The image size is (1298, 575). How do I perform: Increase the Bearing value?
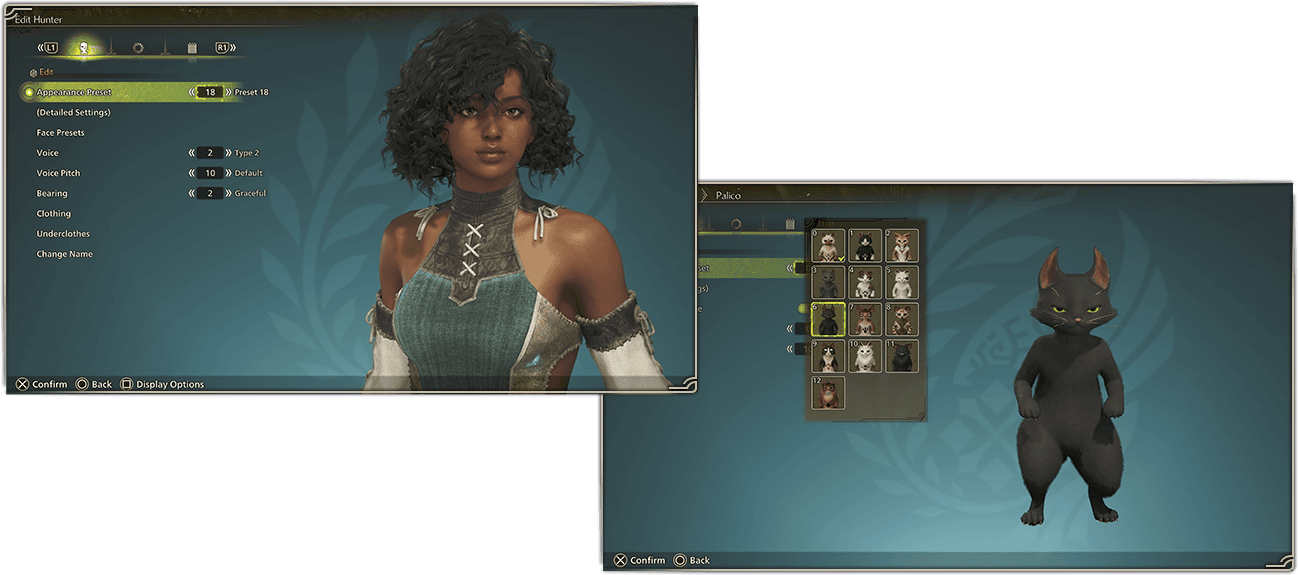[x=228, y=193]
